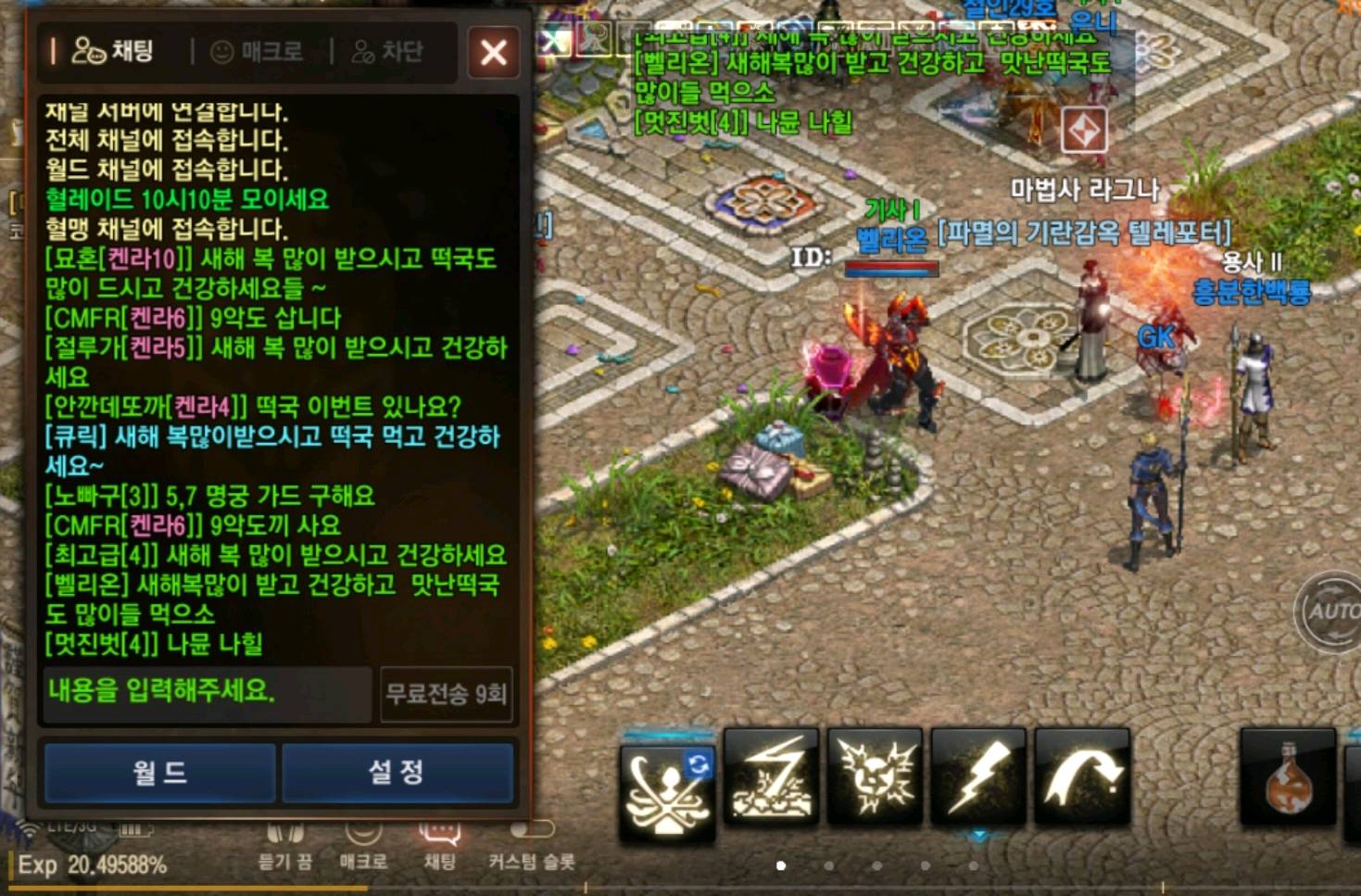Image resolution: width=1361 pixels, height=896 pixels.
Task: Click the bottom 채팅 chat icon
Action: (x=440, y=845)
